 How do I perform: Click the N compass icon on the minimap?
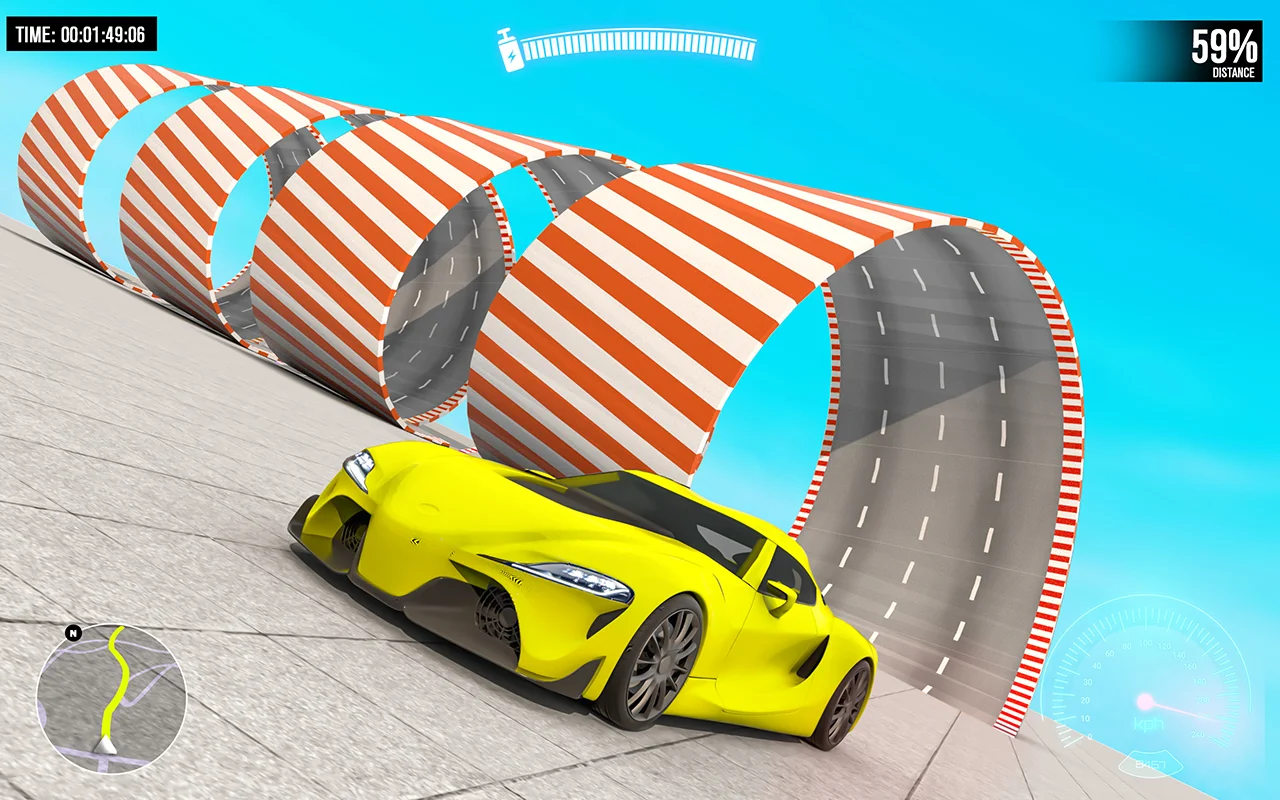(71, 633)
